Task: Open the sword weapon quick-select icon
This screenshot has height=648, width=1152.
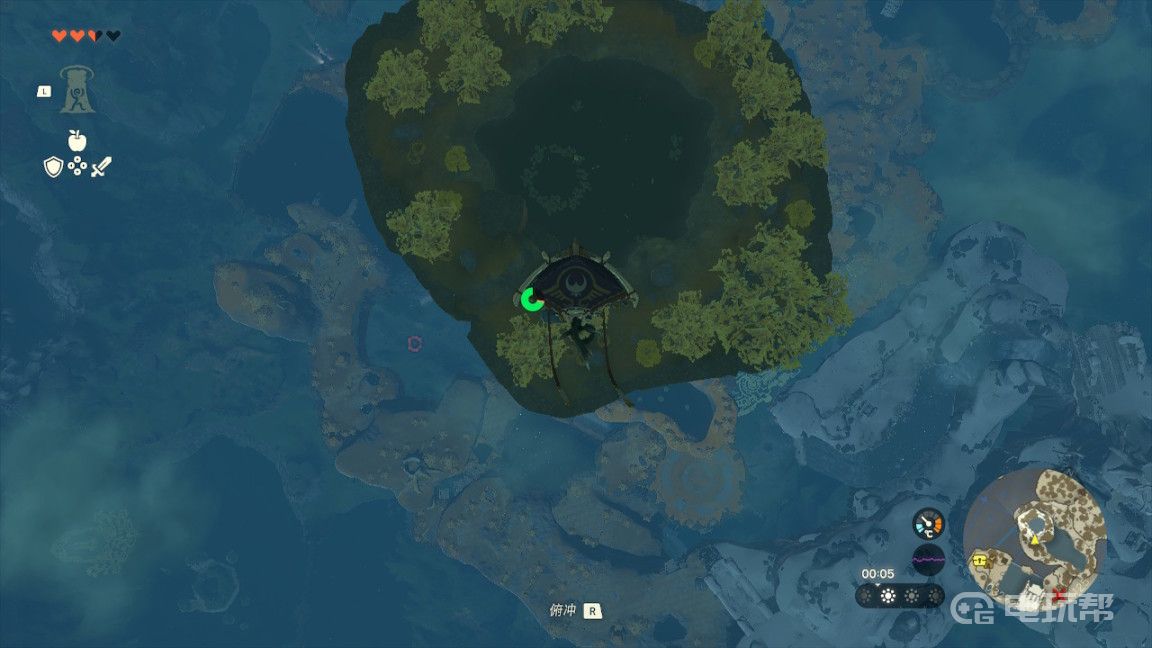Action: pyautogui.click(x=101, y=167)
